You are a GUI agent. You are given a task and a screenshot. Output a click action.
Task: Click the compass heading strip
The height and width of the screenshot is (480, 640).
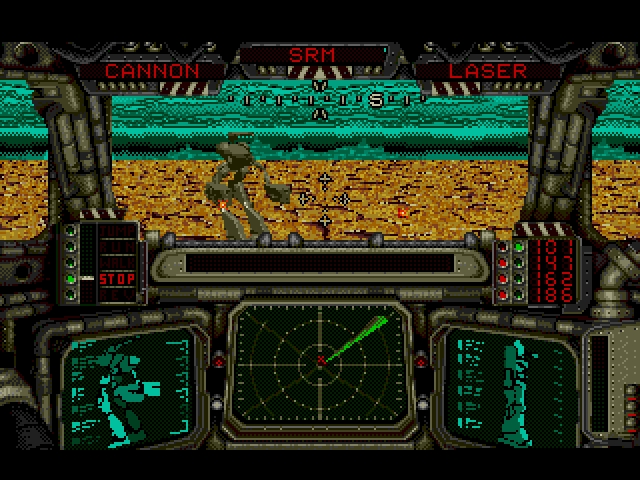(320, 100)
